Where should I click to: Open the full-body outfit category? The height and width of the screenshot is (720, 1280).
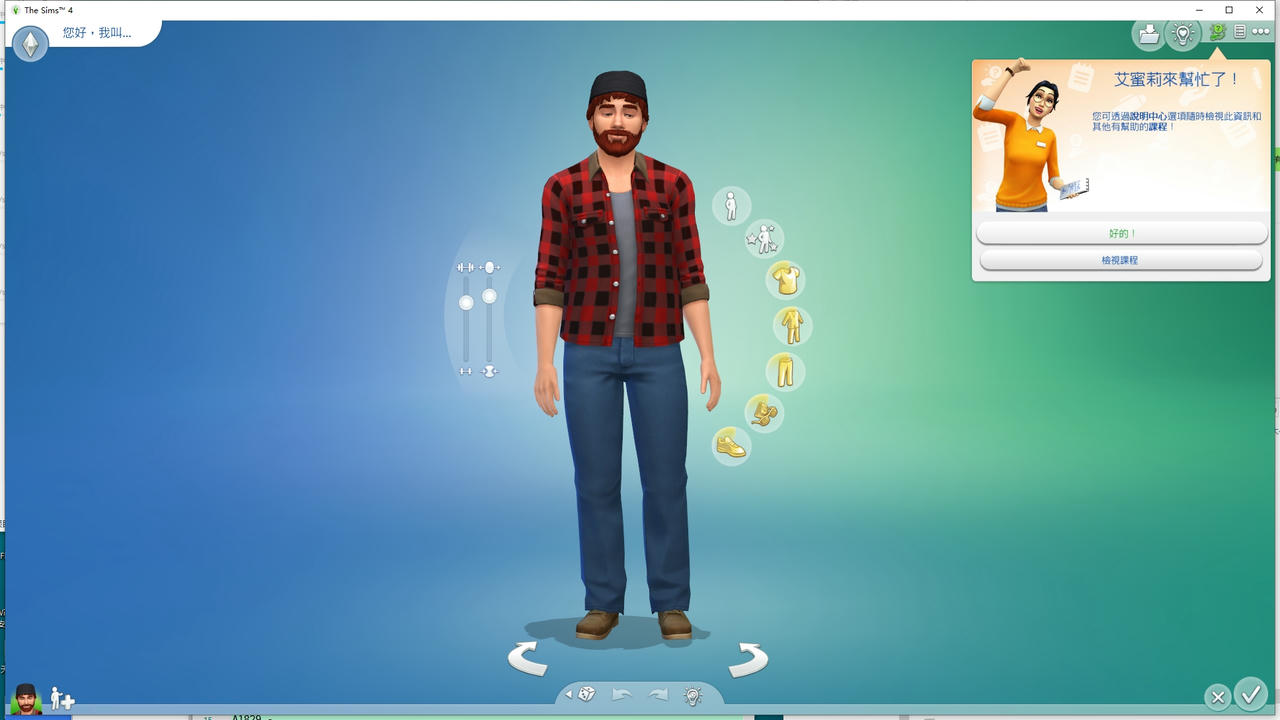tap(790, 327)
